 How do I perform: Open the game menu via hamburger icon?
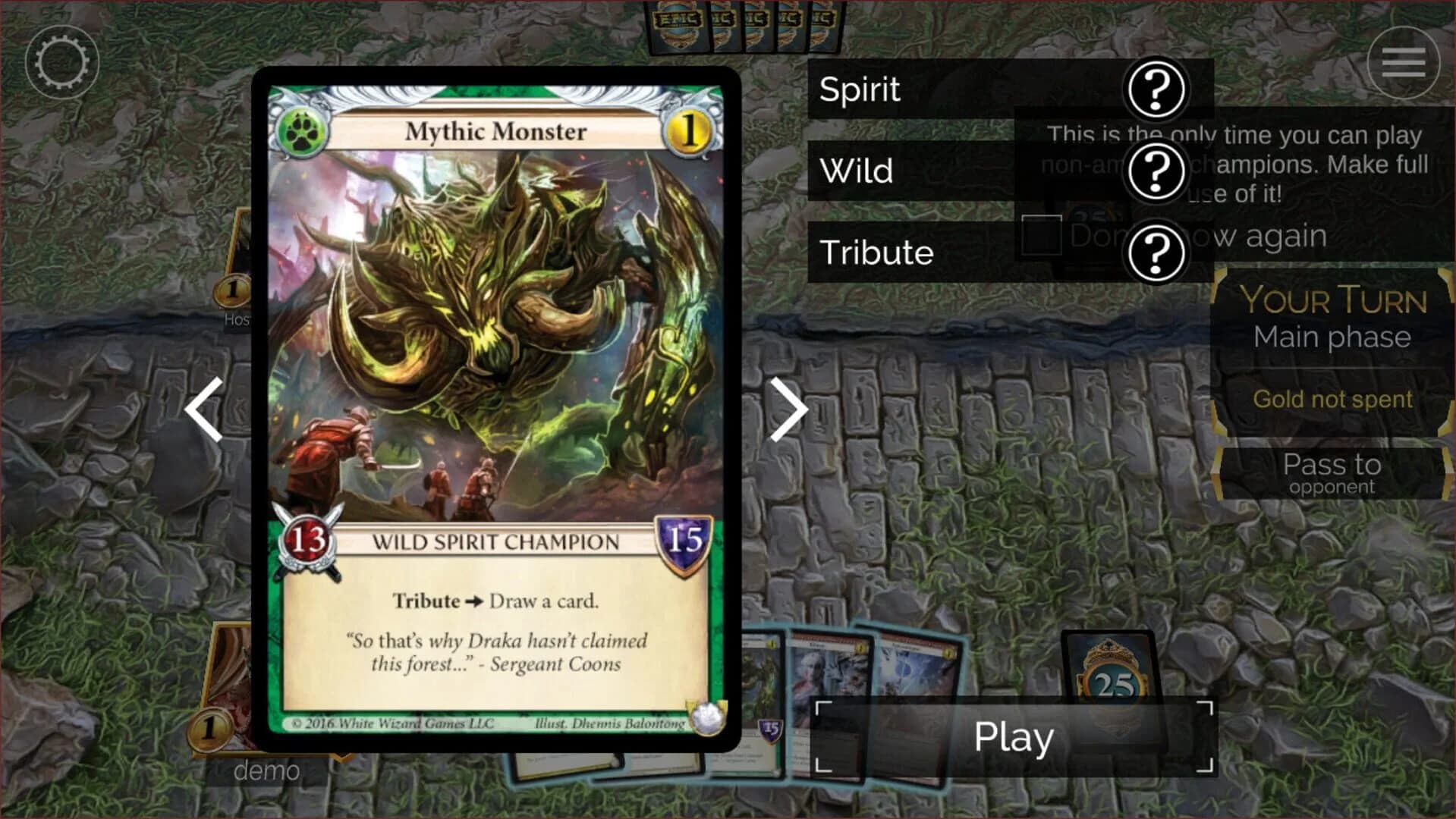1402,61
